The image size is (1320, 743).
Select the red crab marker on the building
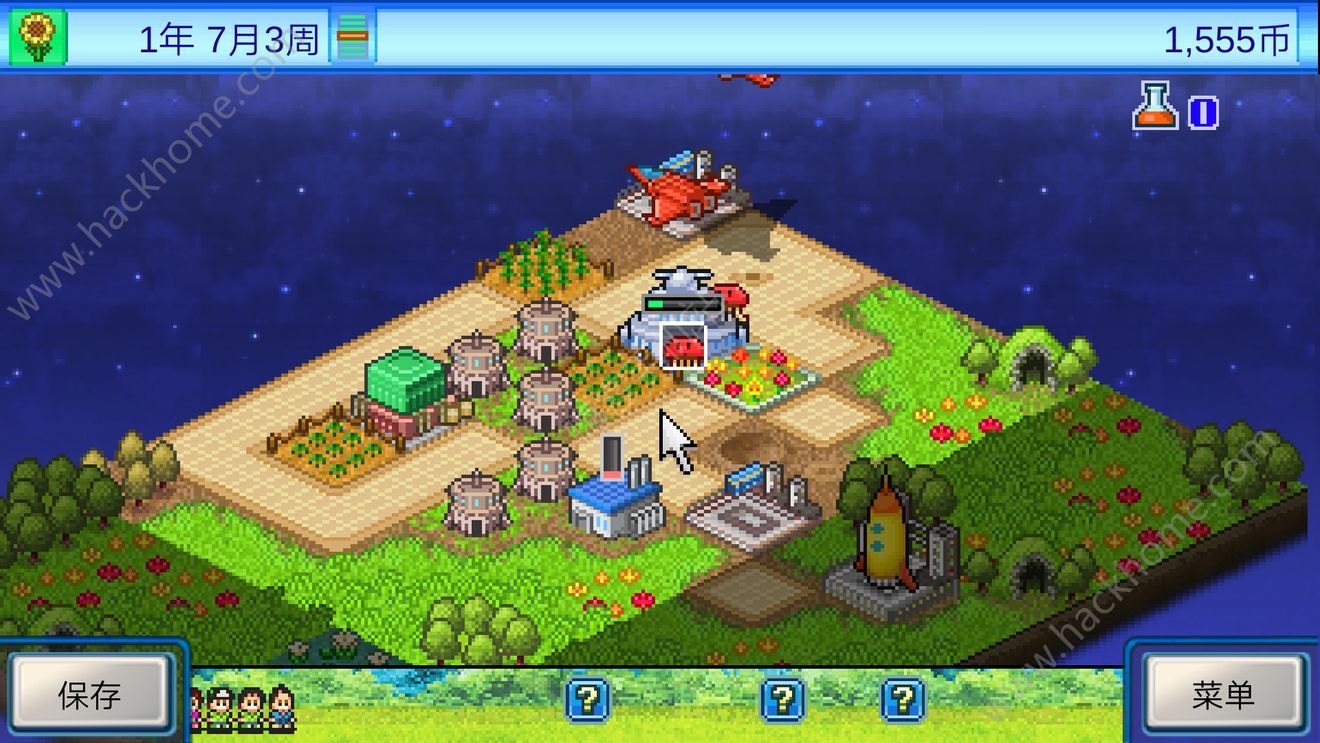click(684, 347)
